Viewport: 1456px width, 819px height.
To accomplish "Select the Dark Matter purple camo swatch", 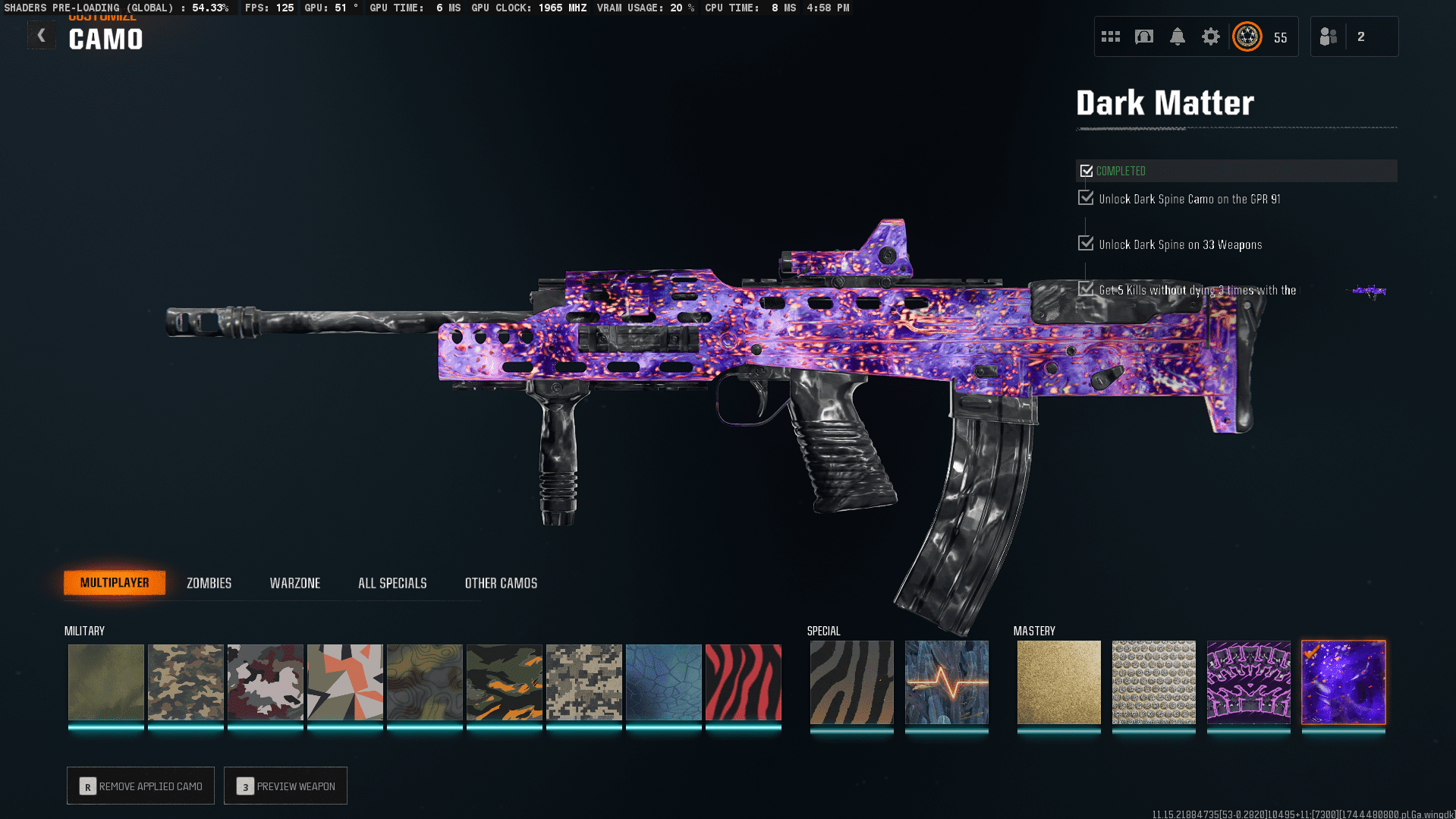I will 1343,682.
